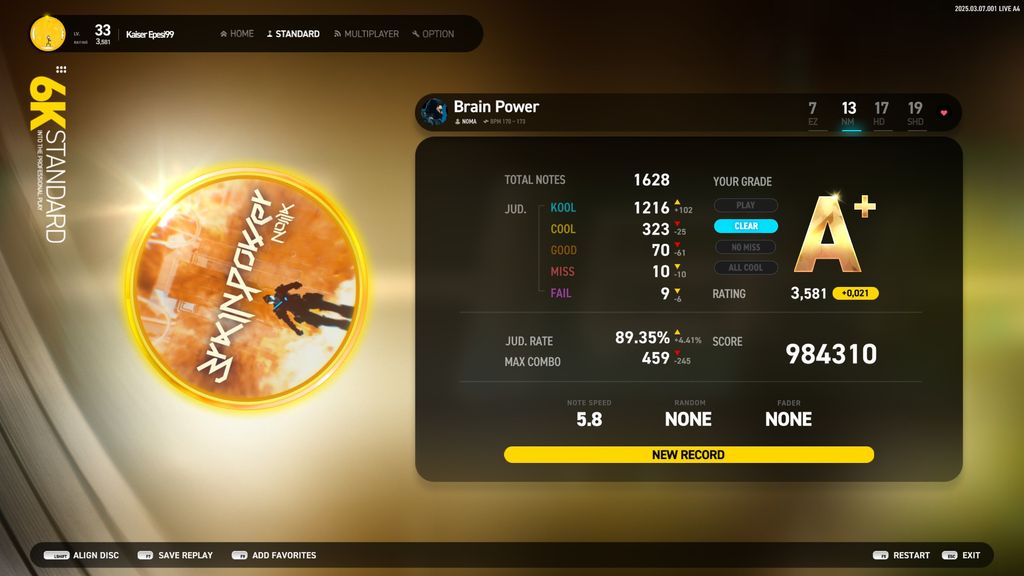Switch to HD 17 difficulty
This screenshot has width=1024, height=576.
881,113
